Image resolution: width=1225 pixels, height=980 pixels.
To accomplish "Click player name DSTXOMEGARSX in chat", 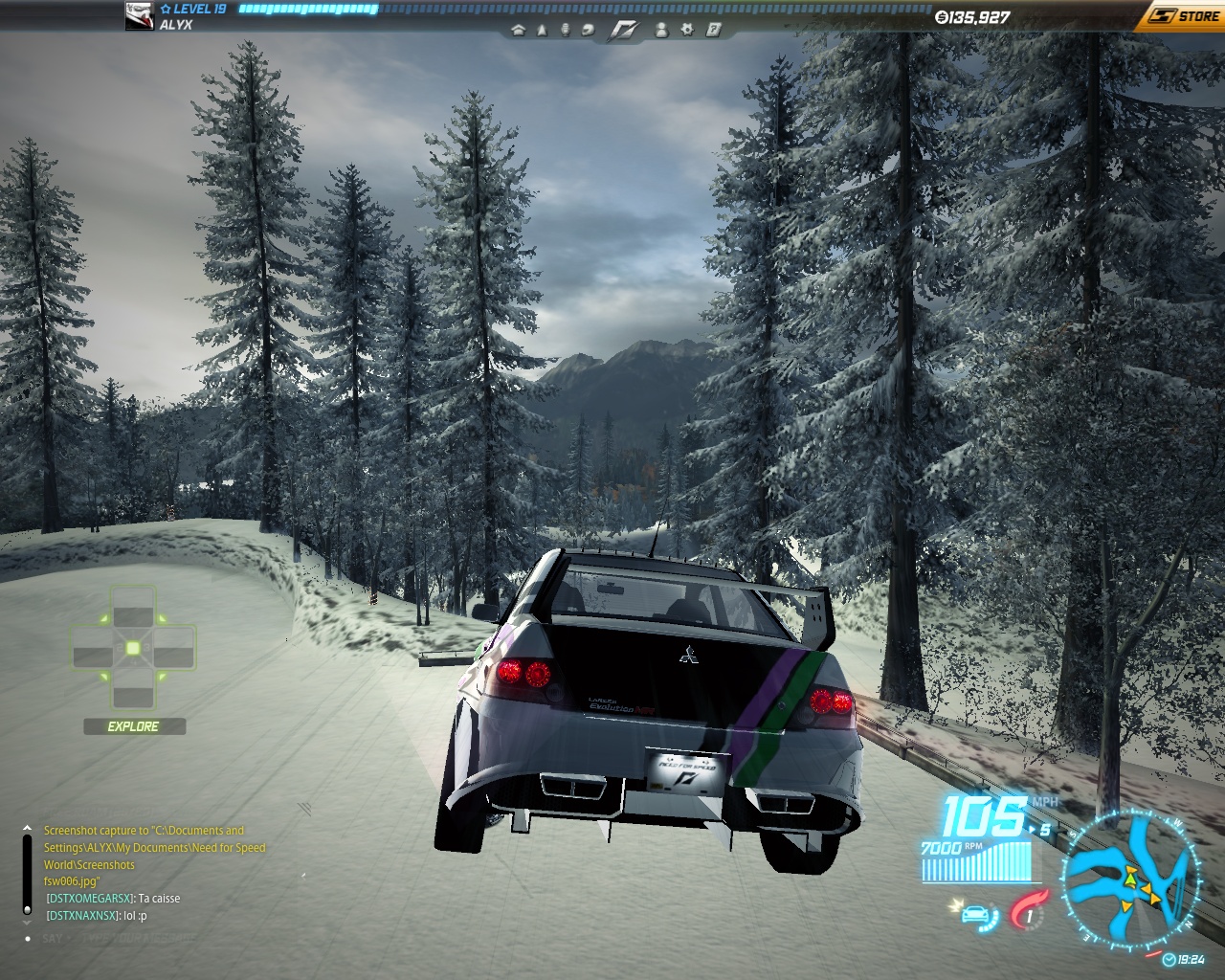I will (x=88, y=899).
